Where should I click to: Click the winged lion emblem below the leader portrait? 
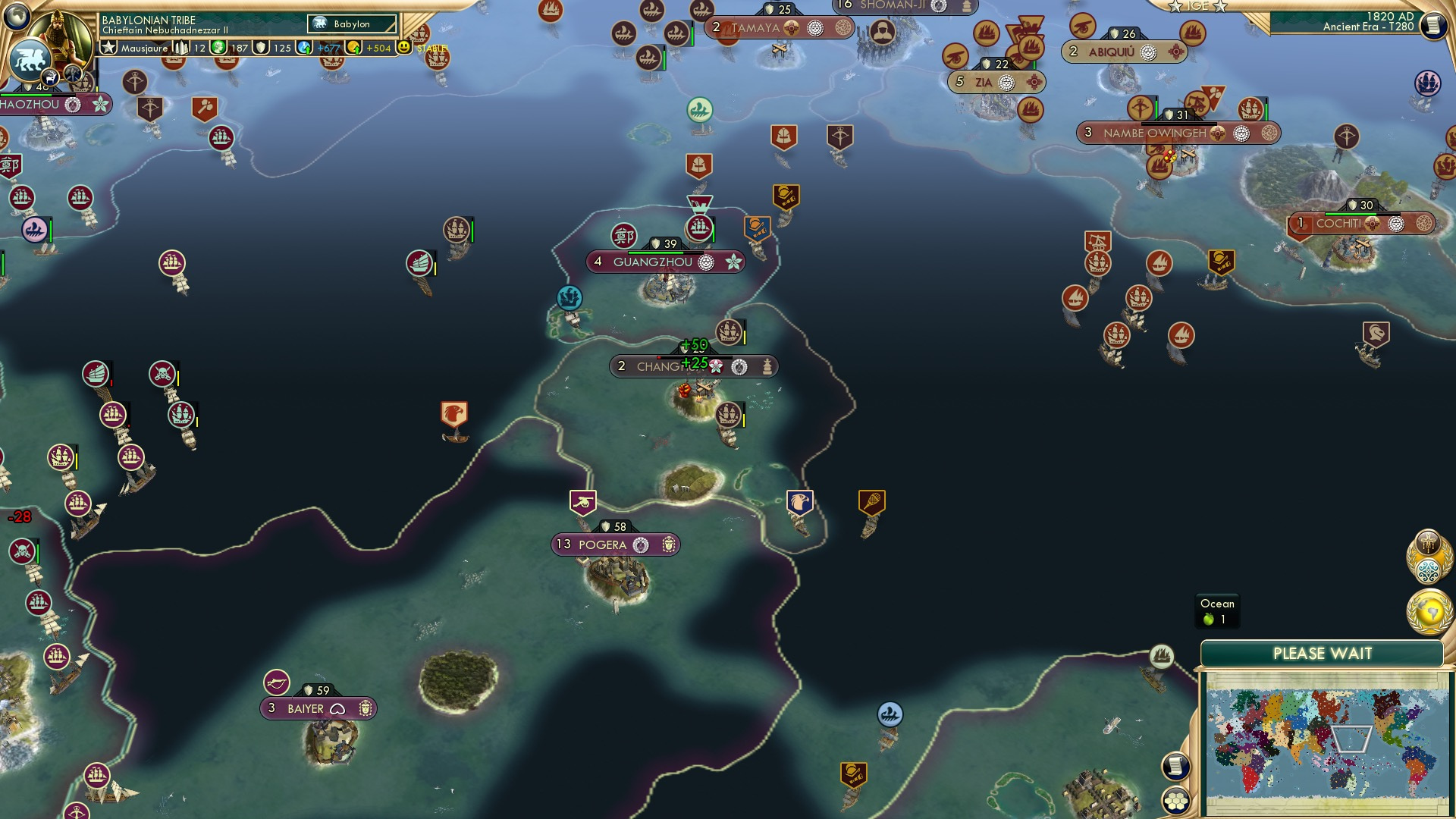pyautogui.click(x=30, y=61)
